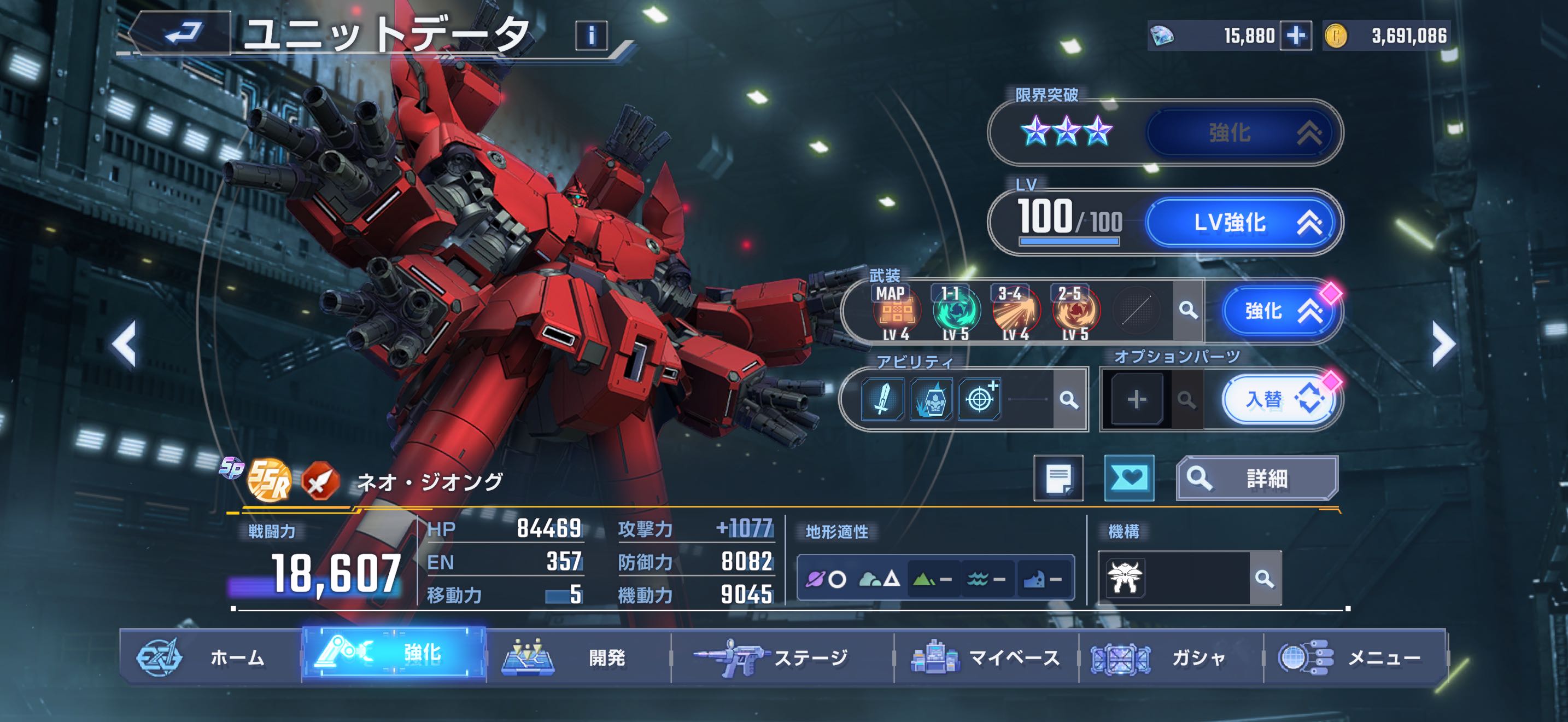Open the document note icon button
Image resolution: width=1568 pixels, height=722 pixels.
click(1058, 479)
